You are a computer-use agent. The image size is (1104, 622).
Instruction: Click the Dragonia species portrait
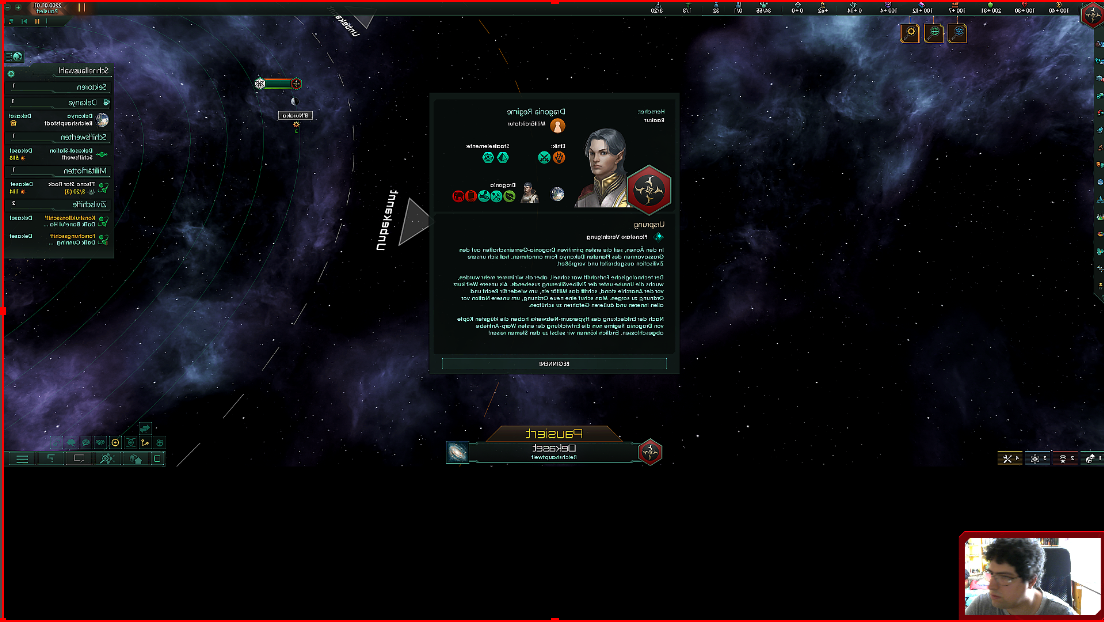pos(529,194)
